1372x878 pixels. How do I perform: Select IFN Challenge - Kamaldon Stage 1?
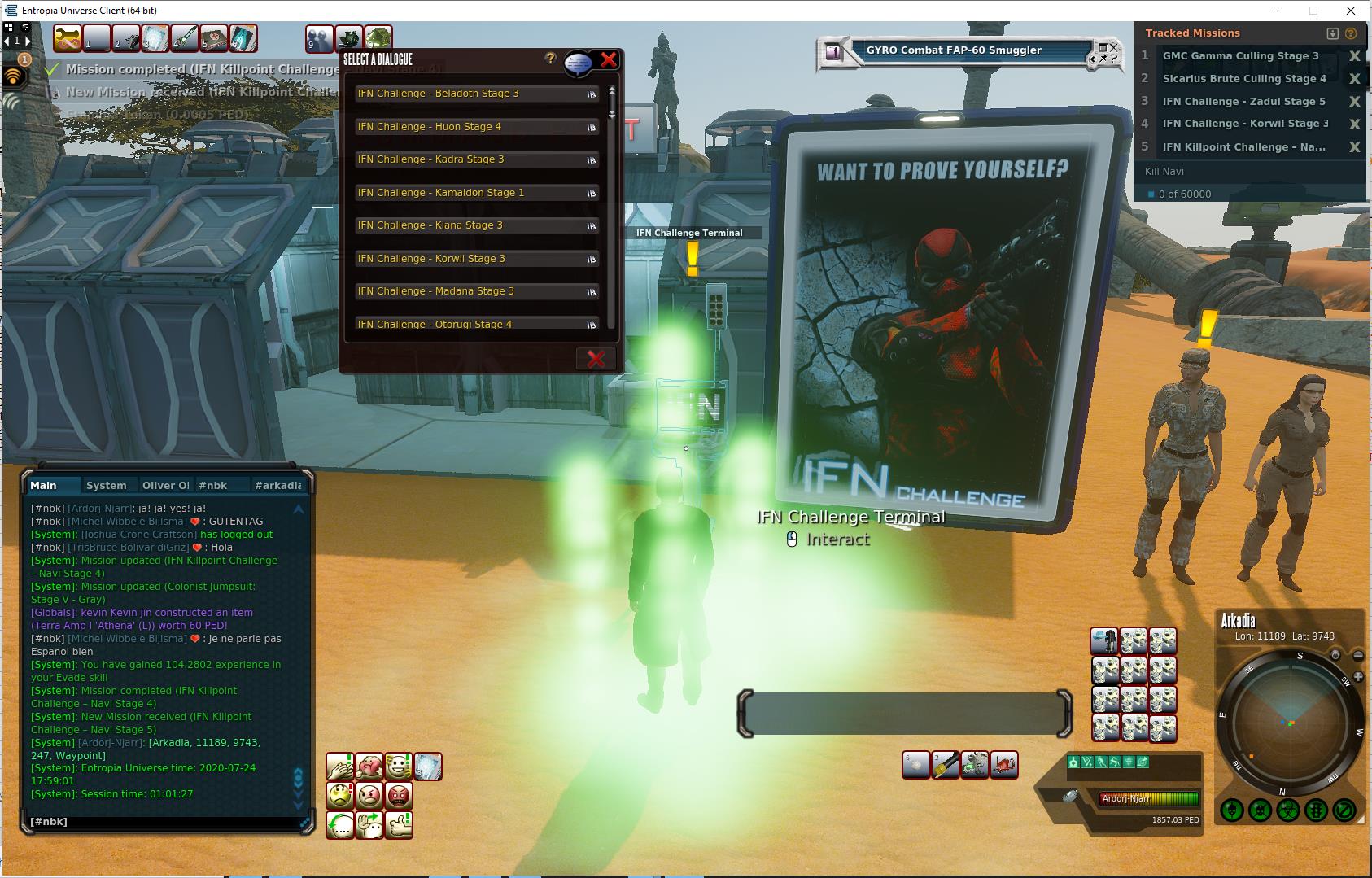pos(476,193)
